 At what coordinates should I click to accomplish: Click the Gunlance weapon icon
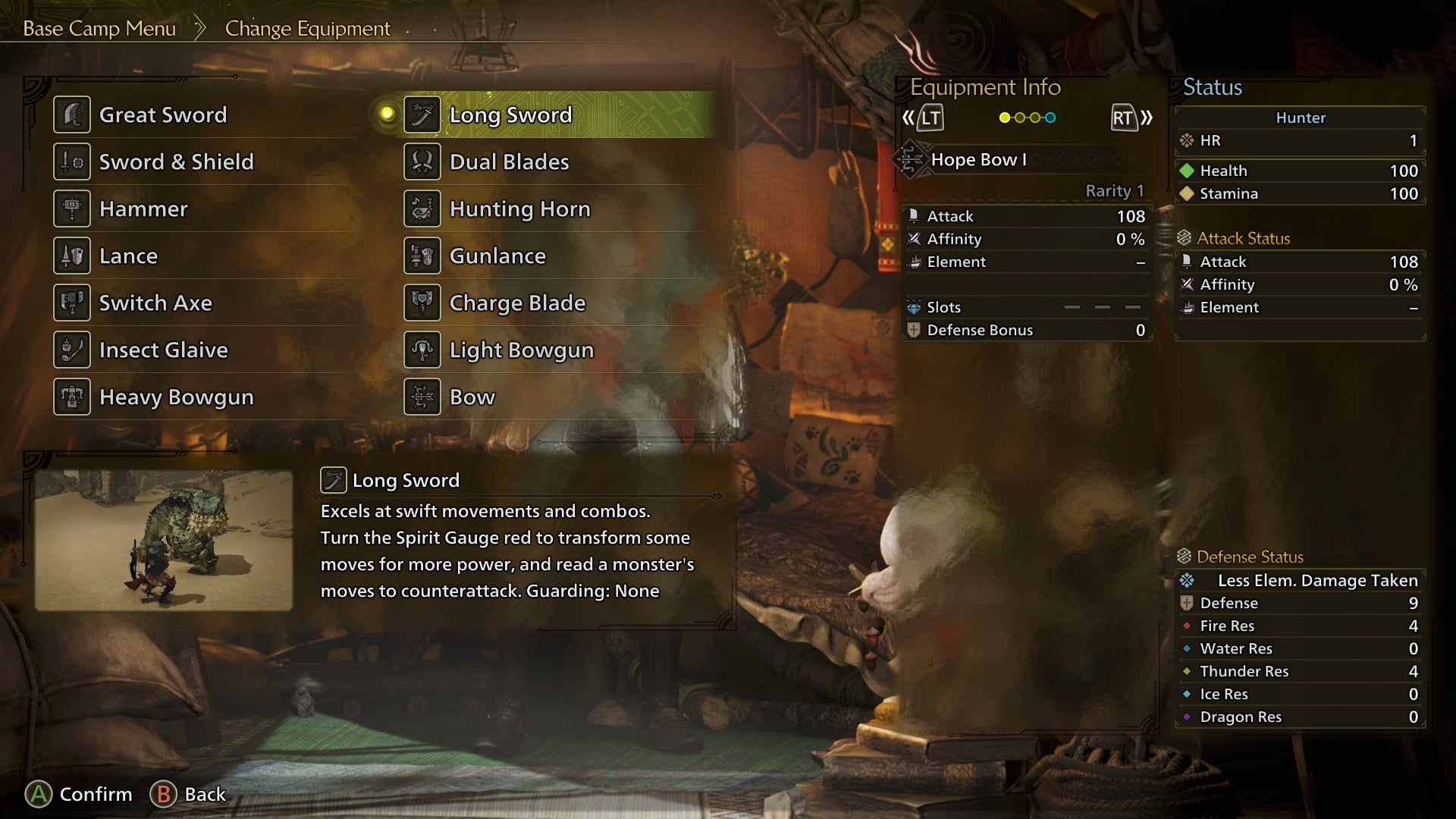422,256
